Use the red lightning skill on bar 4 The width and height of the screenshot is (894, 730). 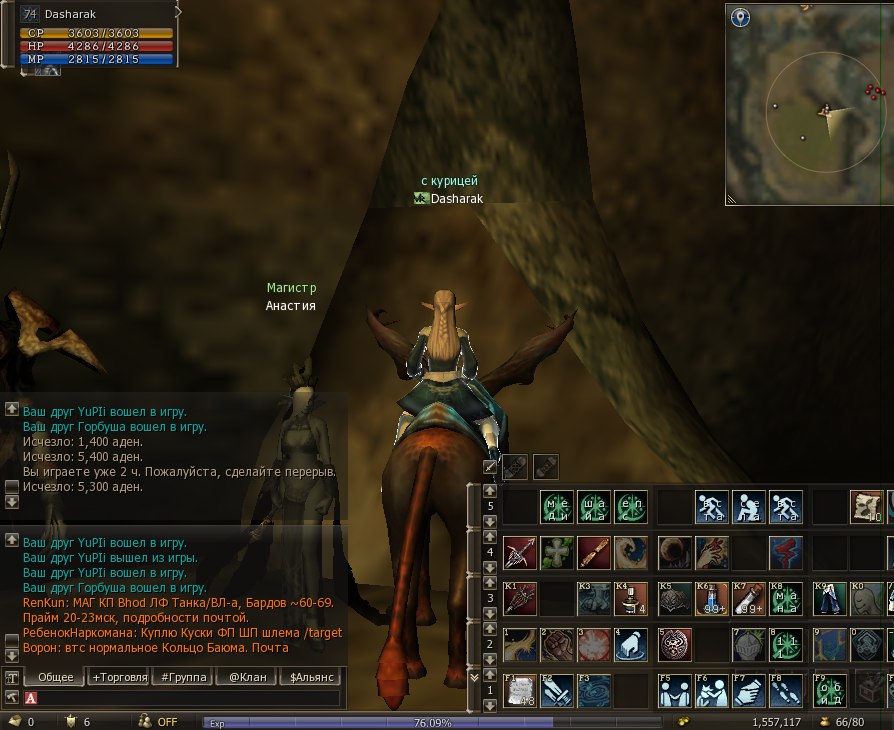click(x=787, y=552)
